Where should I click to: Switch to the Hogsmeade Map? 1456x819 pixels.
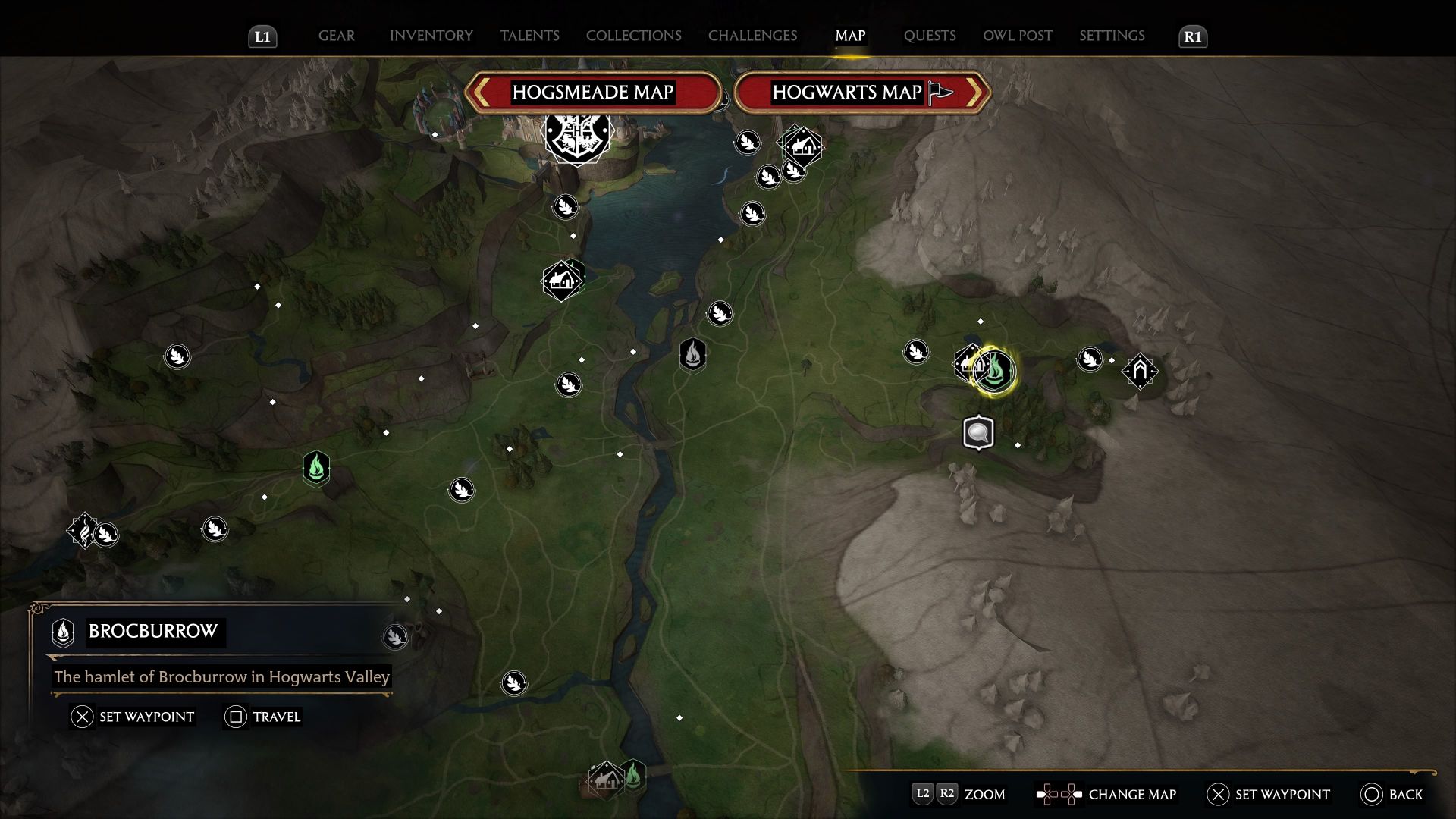pos(592,93)
